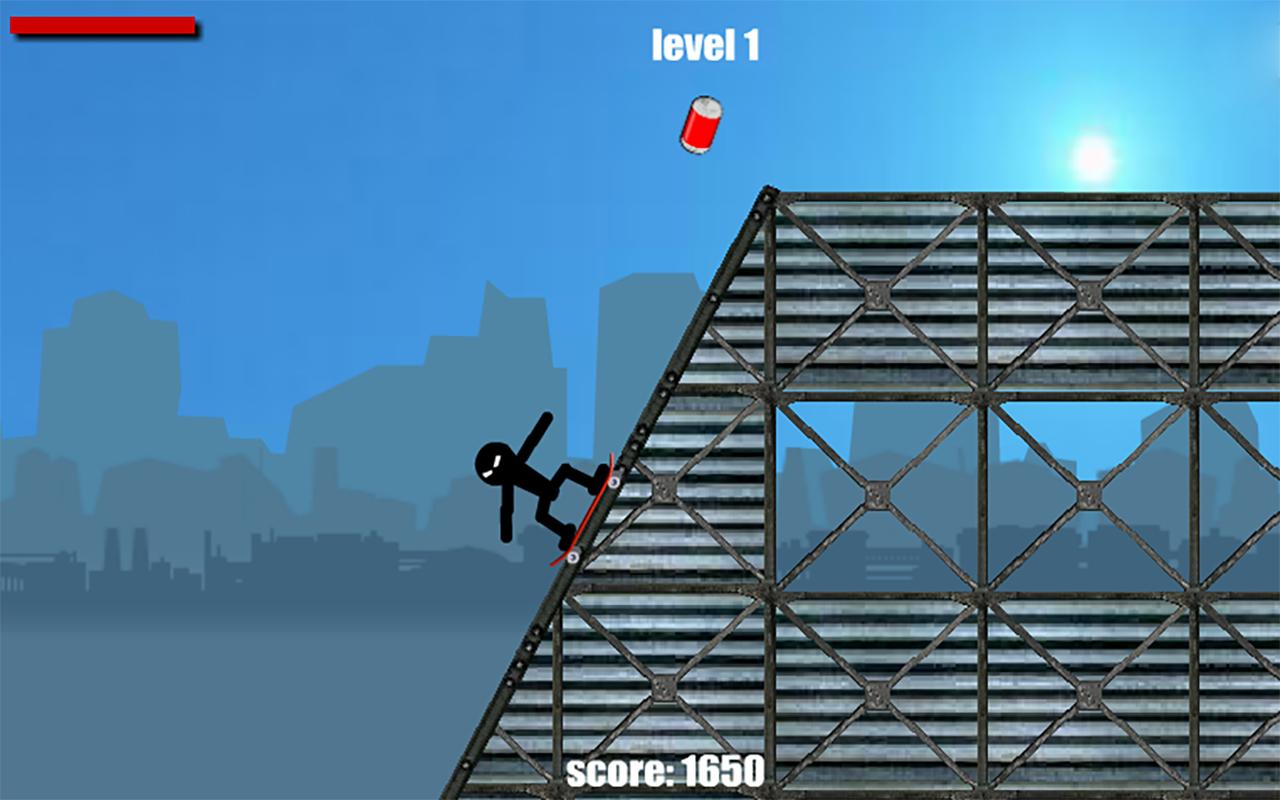This screenshot has width=1280, height=800.
Task: Click the red health bar
Action: [x=105, y=25]
